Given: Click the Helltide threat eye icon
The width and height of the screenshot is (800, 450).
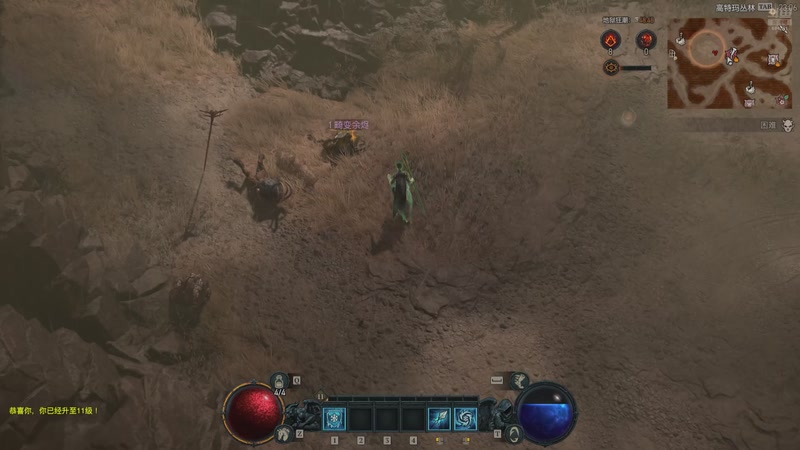Looking at the screenshot, I should pos(611,67).
